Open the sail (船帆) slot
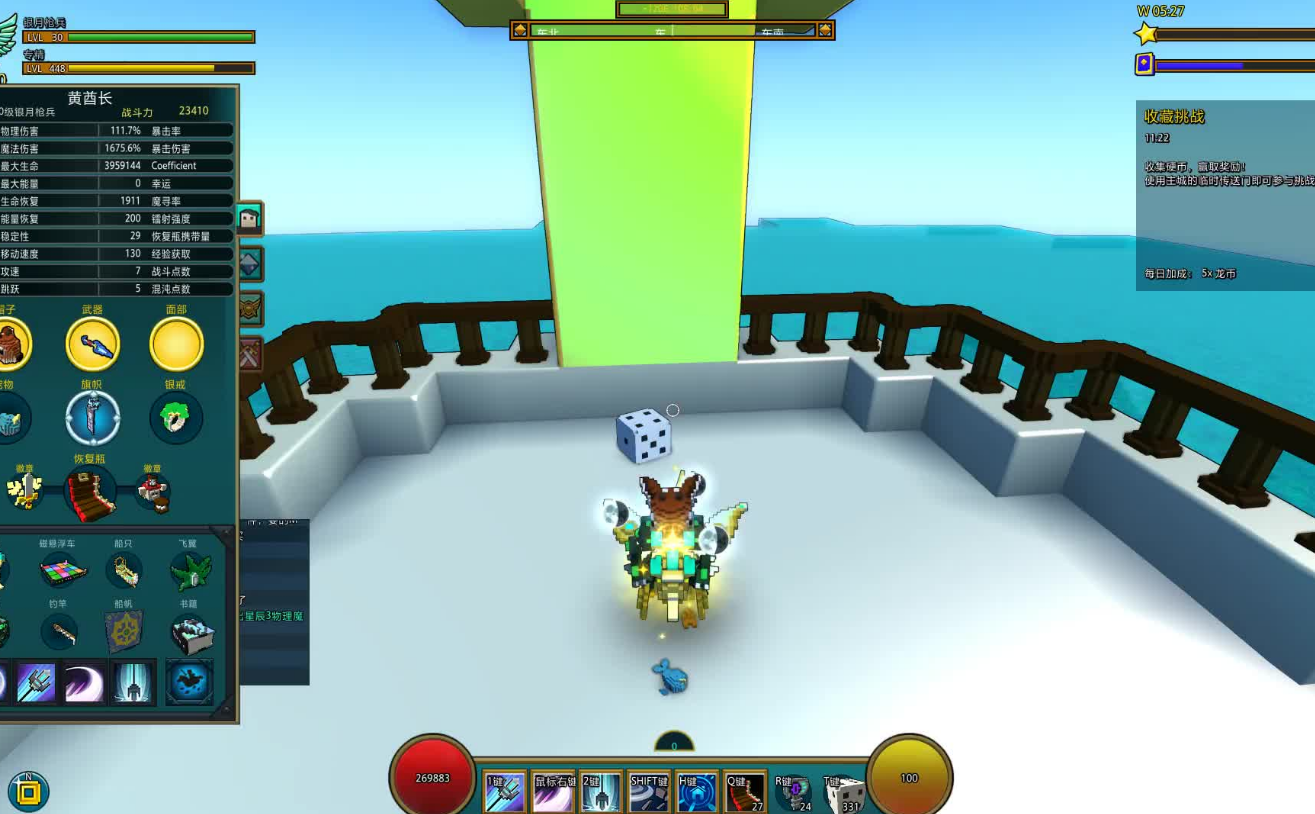 coord(124,632)
